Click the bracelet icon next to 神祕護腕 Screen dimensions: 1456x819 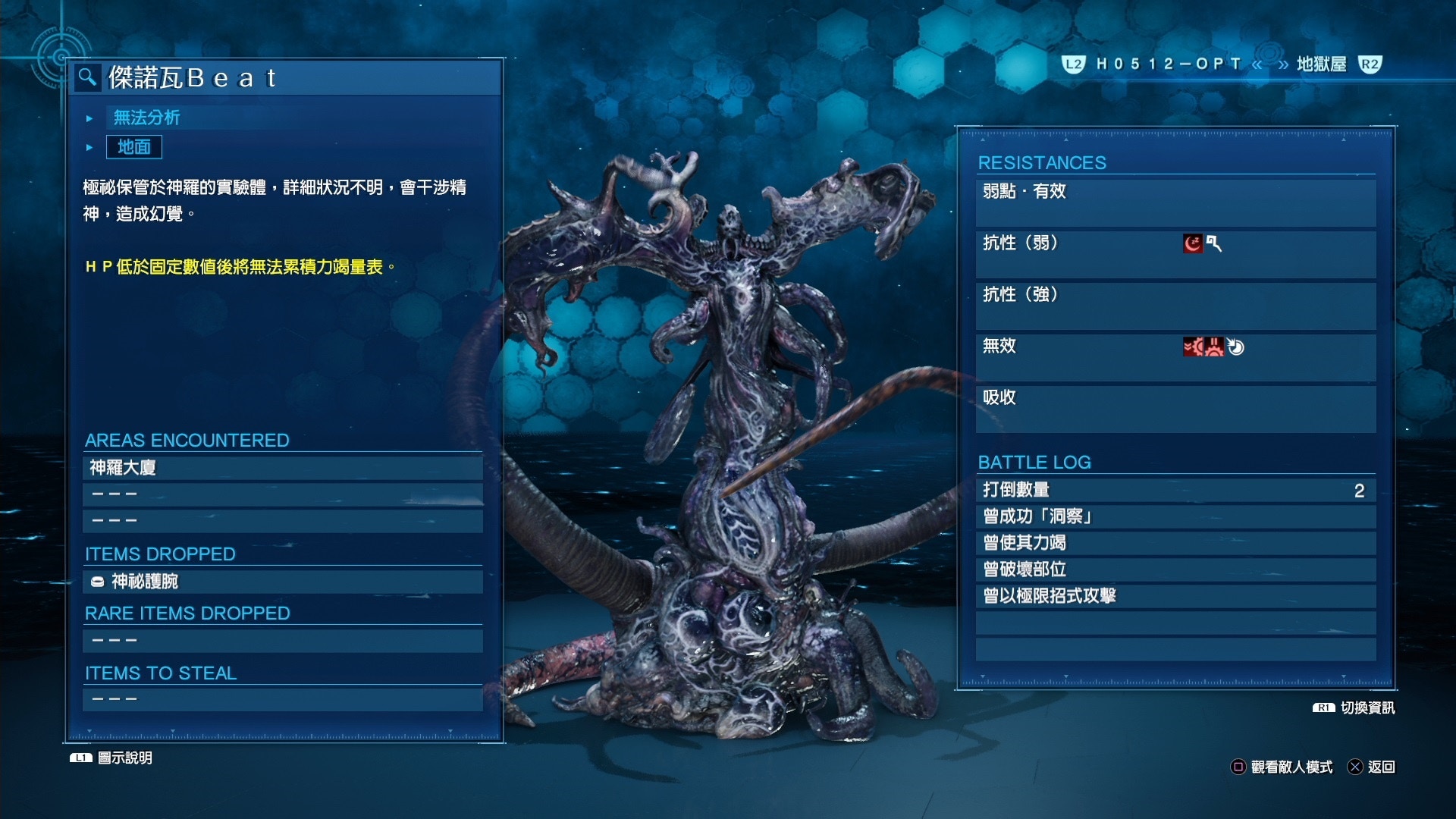(96, 581)
